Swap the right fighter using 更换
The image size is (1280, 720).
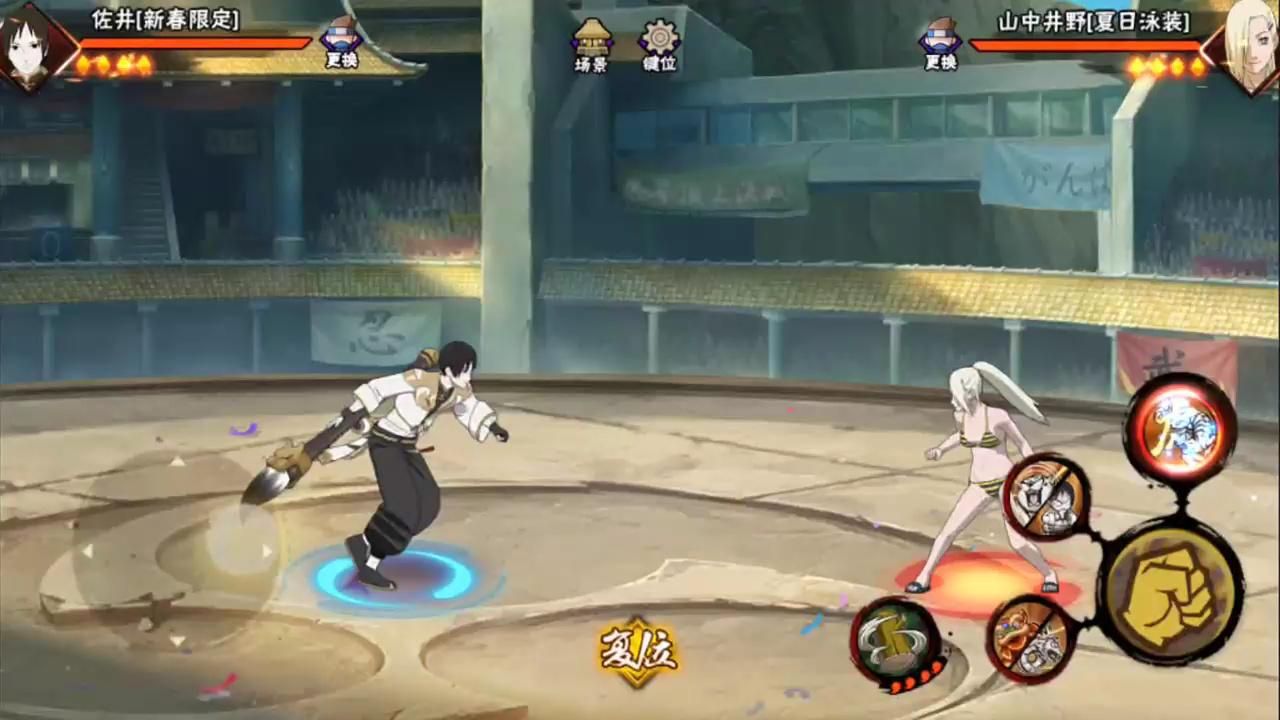[x=940, y=42]
